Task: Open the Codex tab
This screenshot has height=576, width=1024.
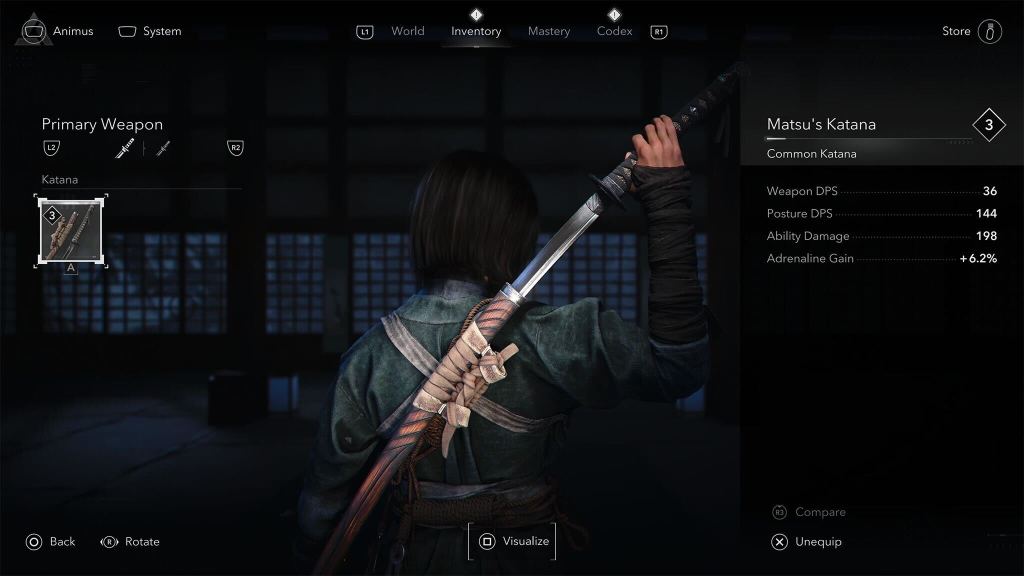Action: coord(614,31)
